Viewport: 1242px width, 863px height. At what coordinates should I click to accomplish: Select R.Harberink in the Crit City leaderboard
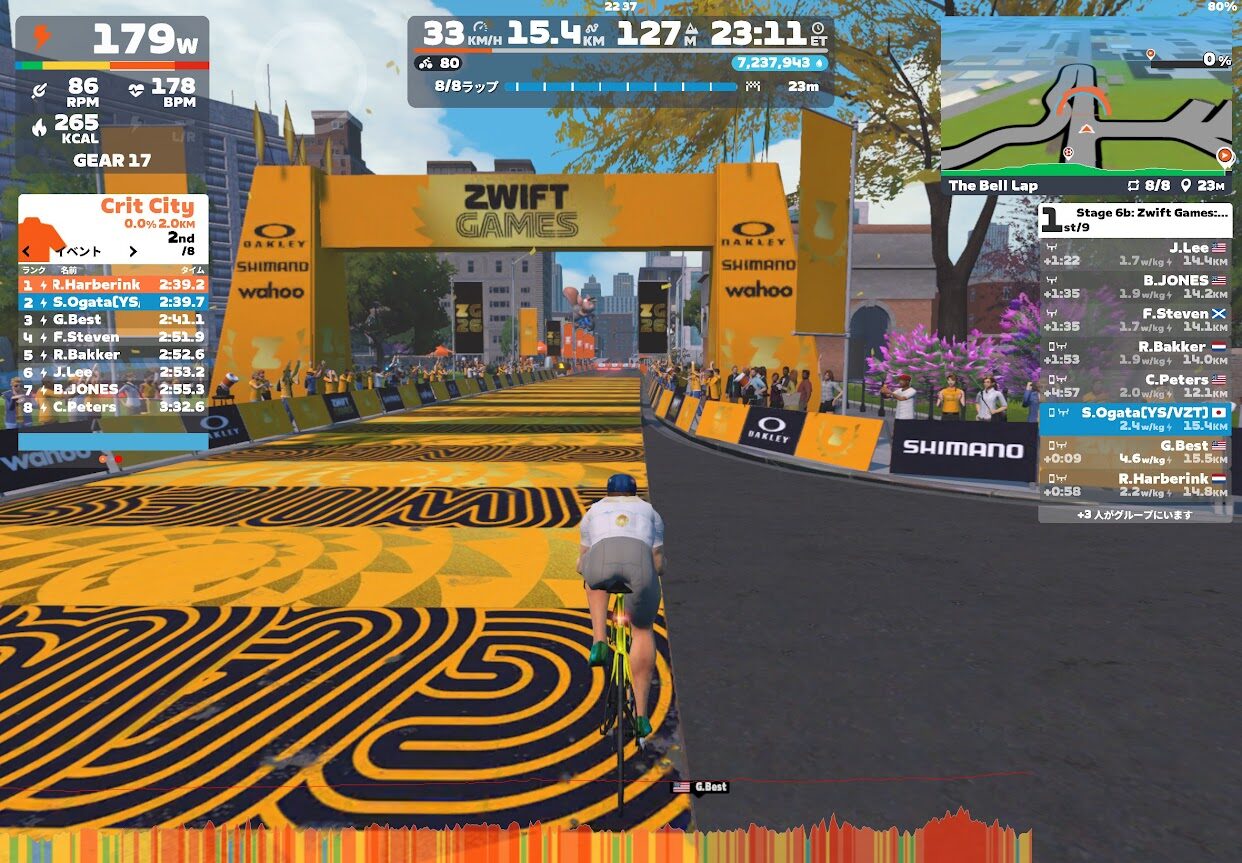coord(113,285)
